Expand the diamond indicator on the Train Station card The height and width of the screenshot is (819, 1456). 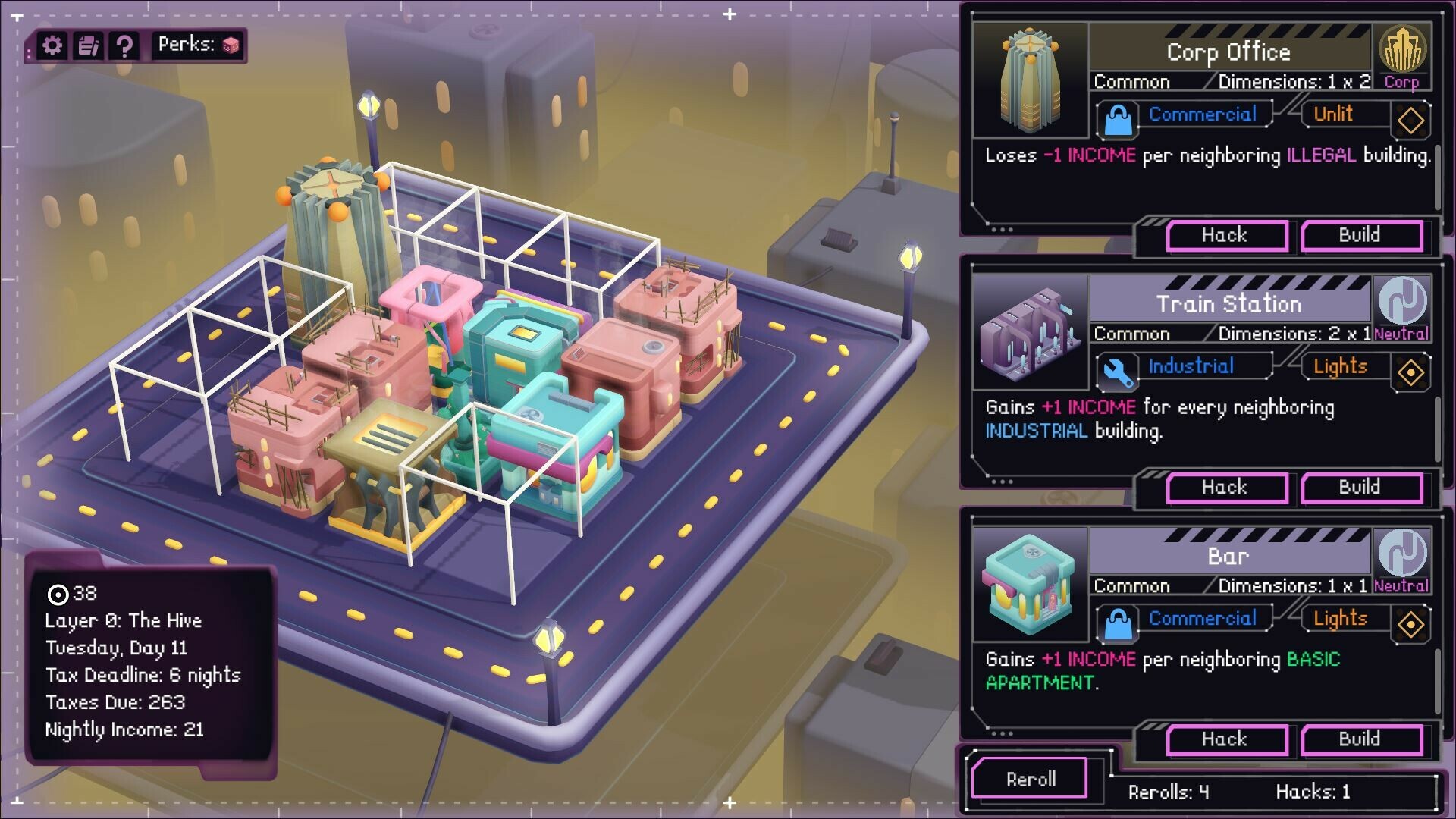pos(1410,372)
